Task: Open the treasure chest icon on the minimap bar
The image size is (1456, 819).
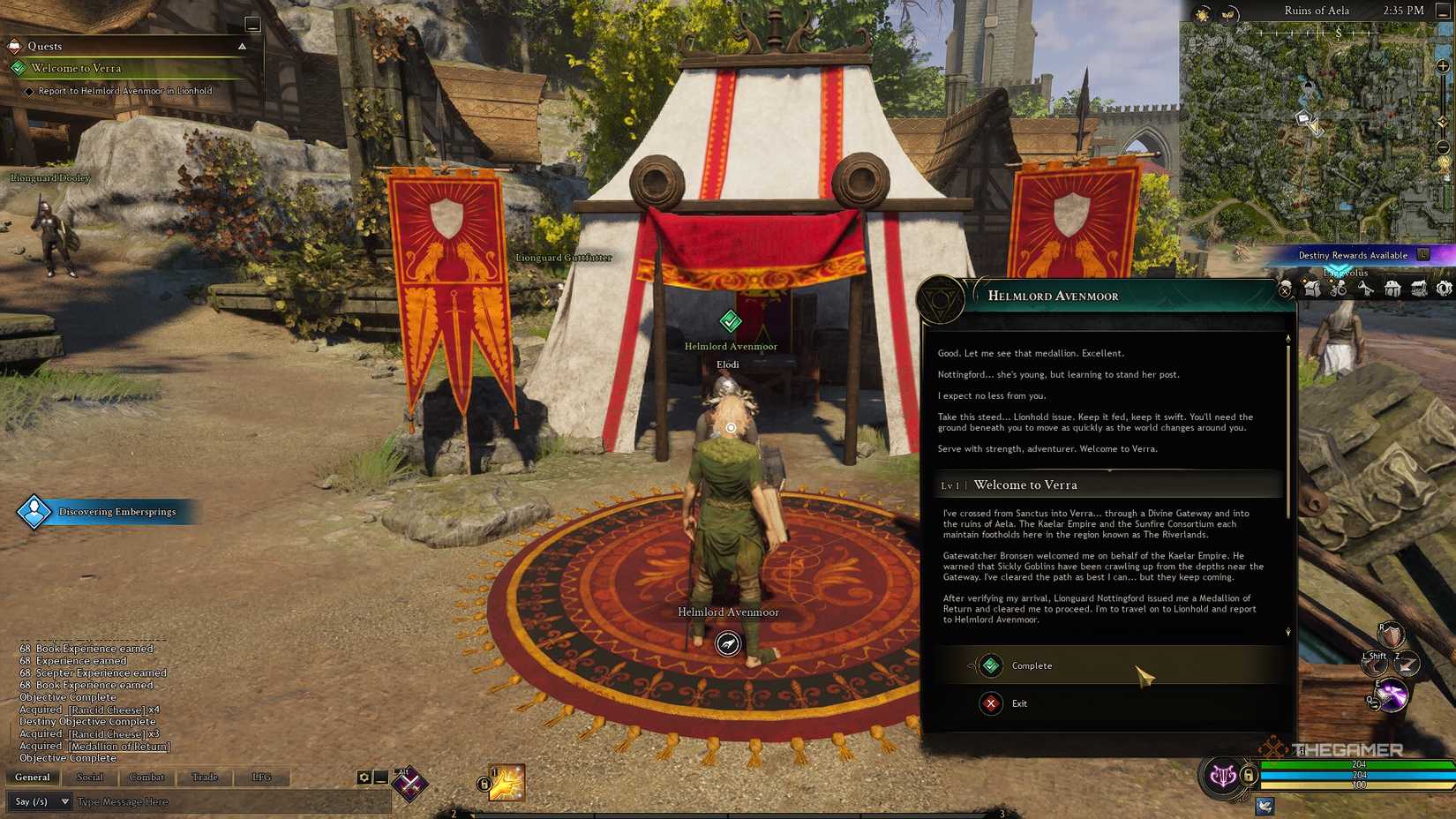Action: pyautogui.click(x=1418, y=288)
